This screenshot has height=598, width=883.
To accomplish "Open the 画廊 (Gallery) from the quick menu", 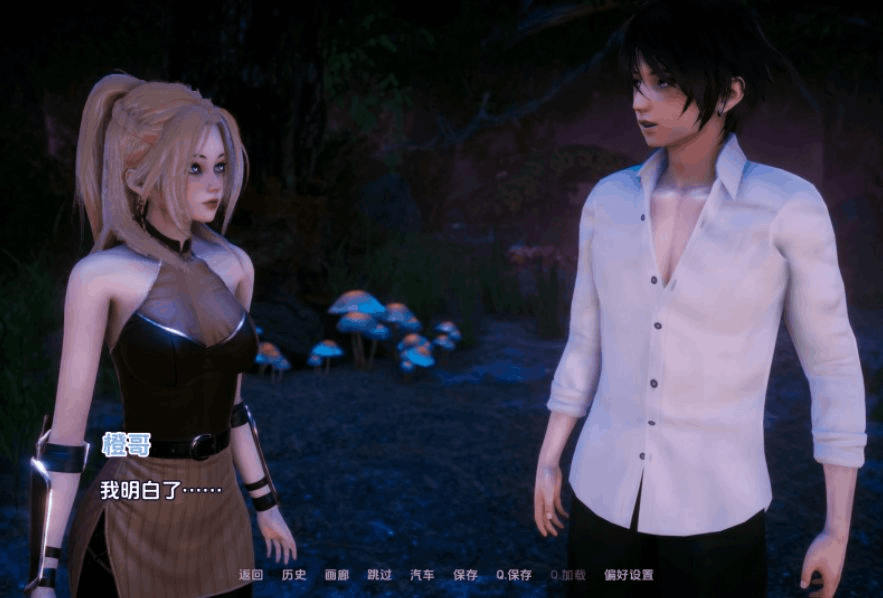I will click(337, 575).
